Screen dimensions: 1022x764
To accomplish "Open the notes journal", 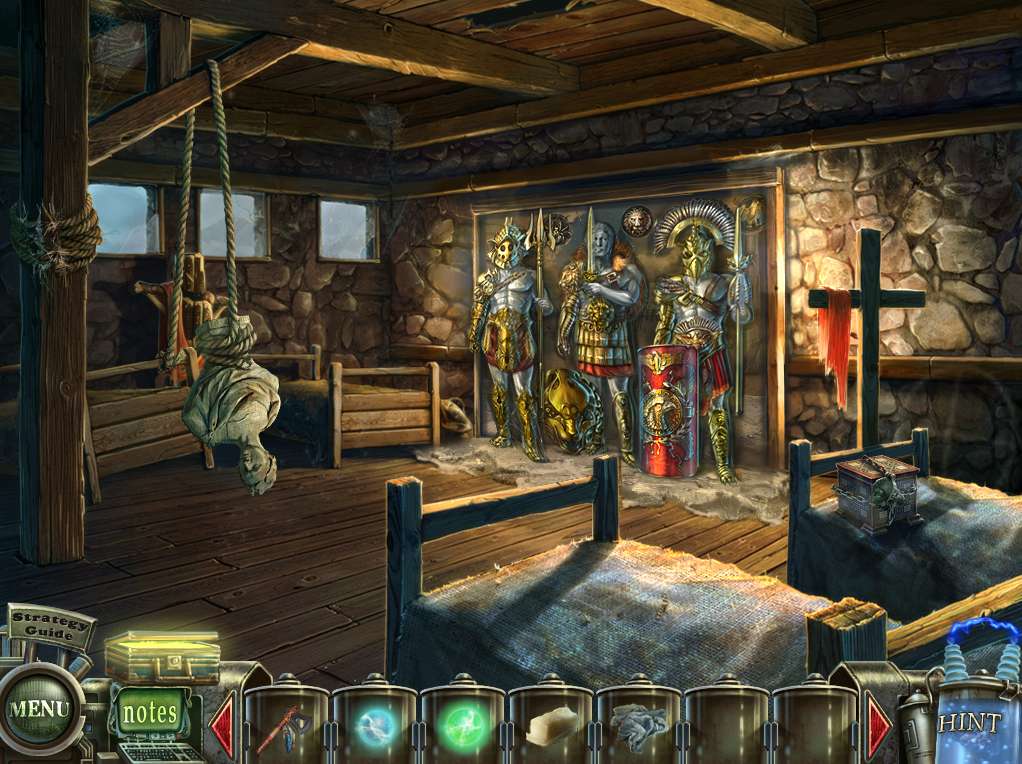I will 150,713.
